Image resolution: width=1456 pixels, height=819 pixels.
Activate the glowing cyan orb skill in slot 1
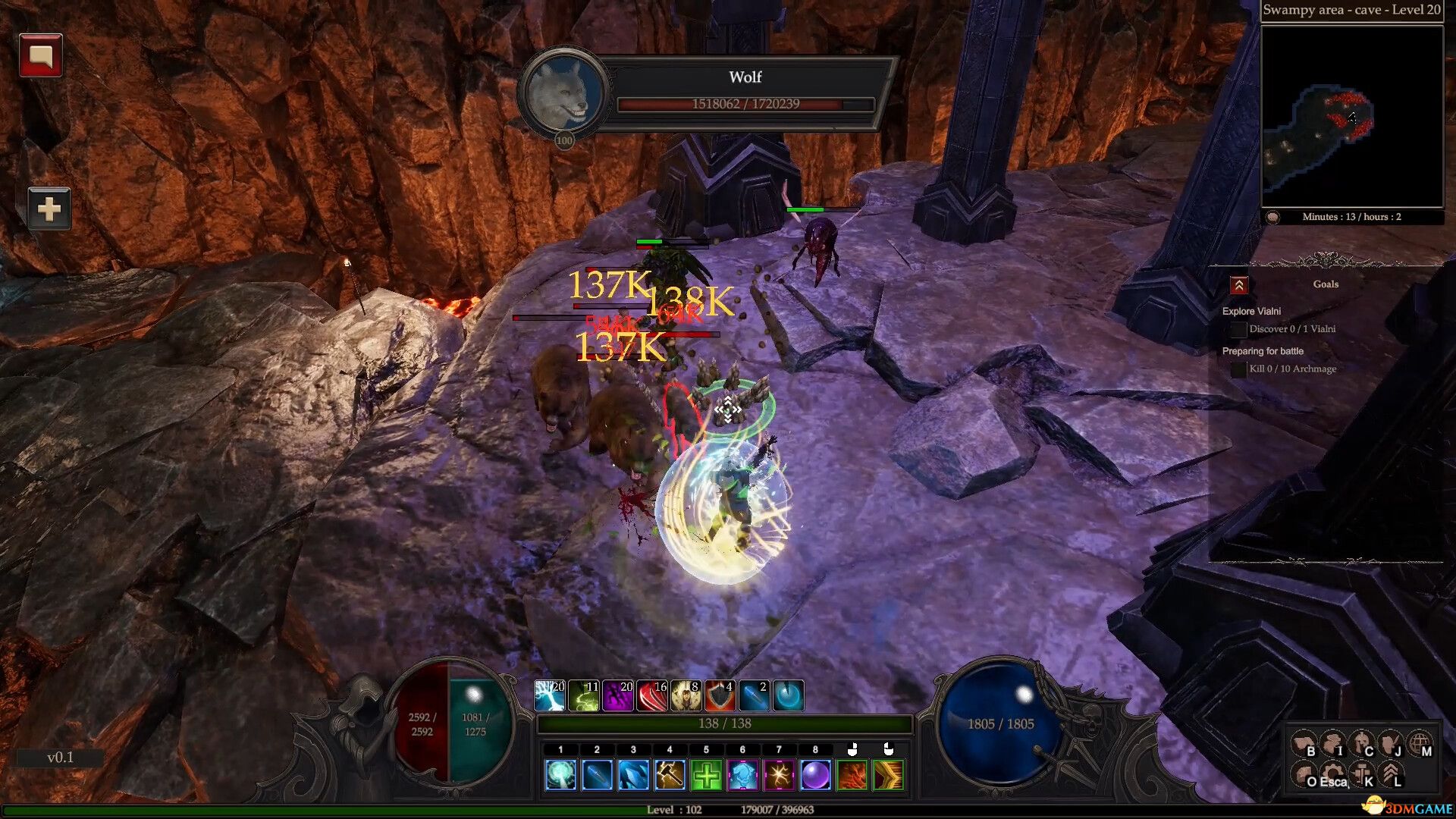click(x=560, y=776)
